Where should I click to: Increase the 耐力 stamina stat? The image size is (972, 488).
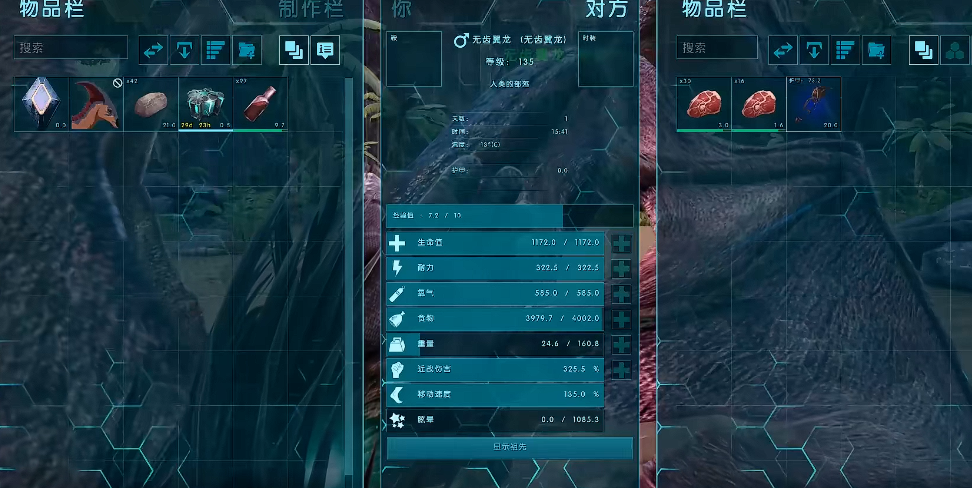point(620,269)
